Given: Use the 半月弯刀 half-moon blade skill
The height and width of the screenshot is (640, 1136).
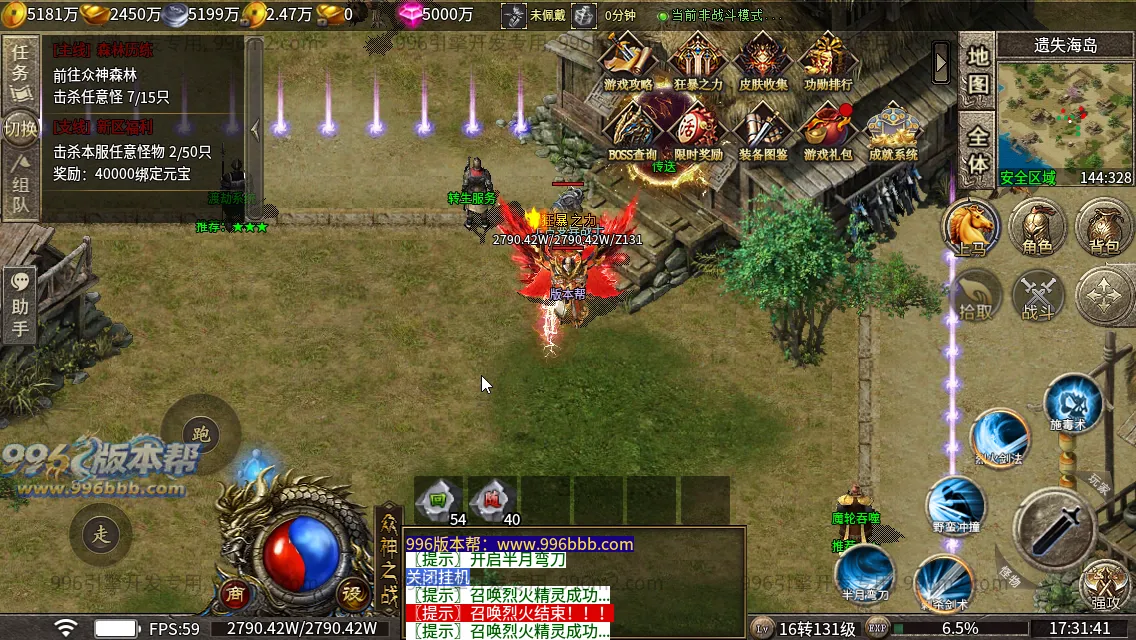Looking at the screenshot, I should [864, 574].
